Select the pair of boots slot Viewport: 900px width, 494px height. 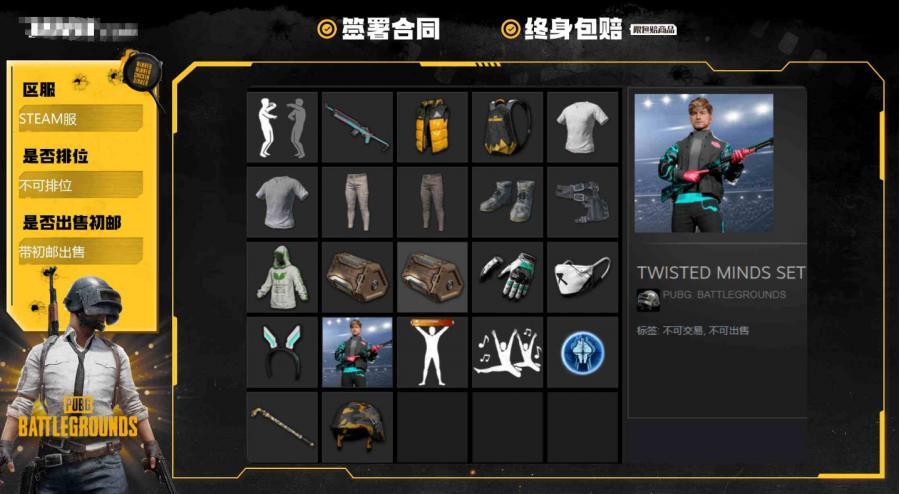point(507,202)
